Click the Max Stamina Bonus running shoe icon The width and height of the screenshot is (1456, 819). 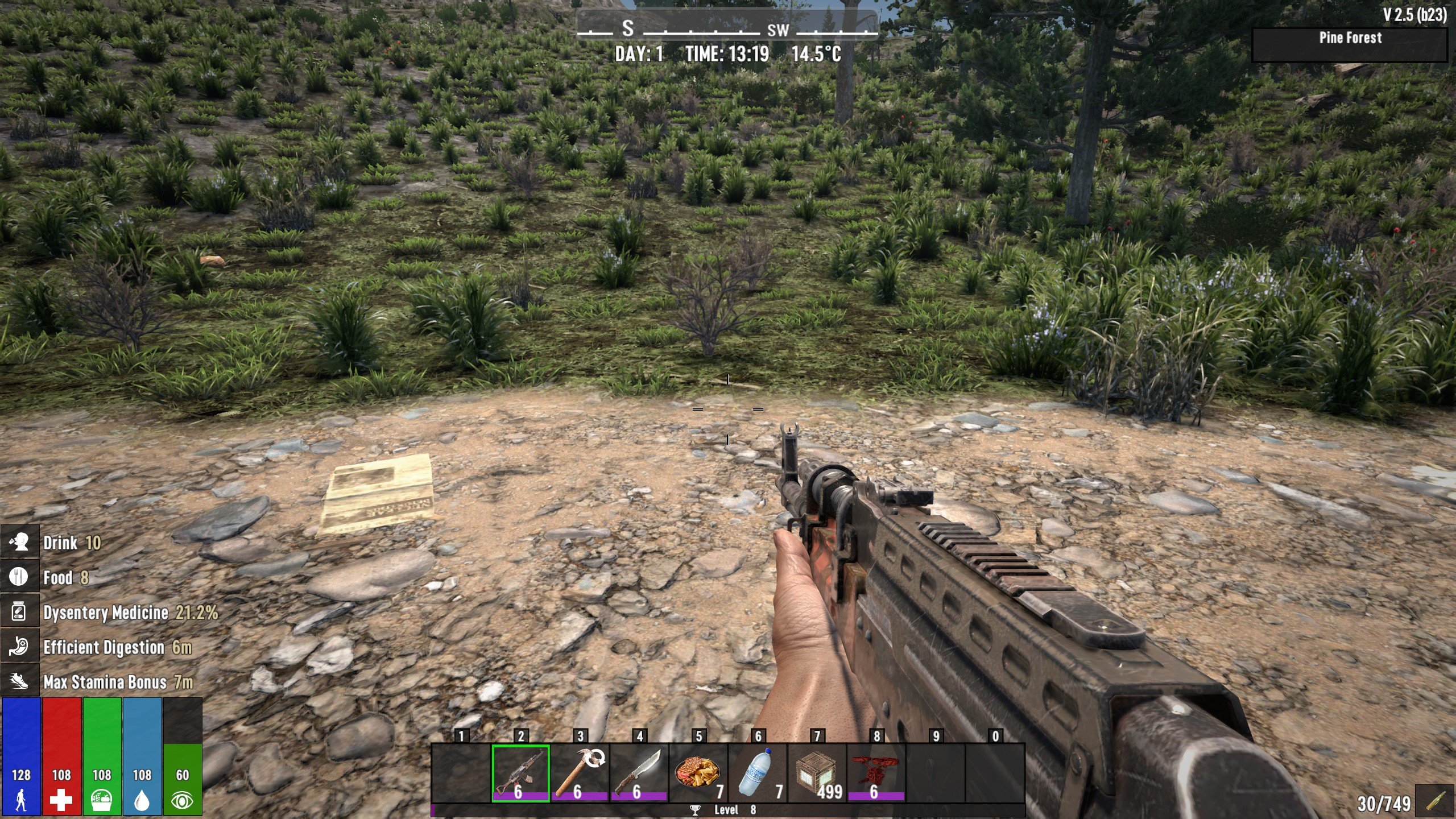tap(20, 681)
